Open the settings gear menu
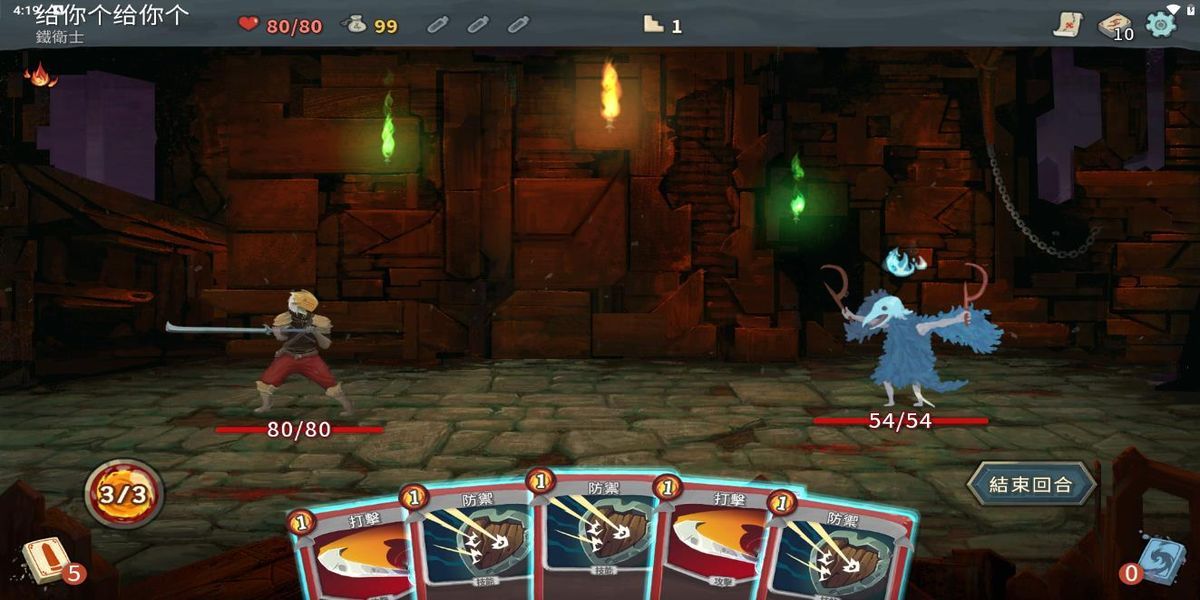 [x=1161, y=24]
